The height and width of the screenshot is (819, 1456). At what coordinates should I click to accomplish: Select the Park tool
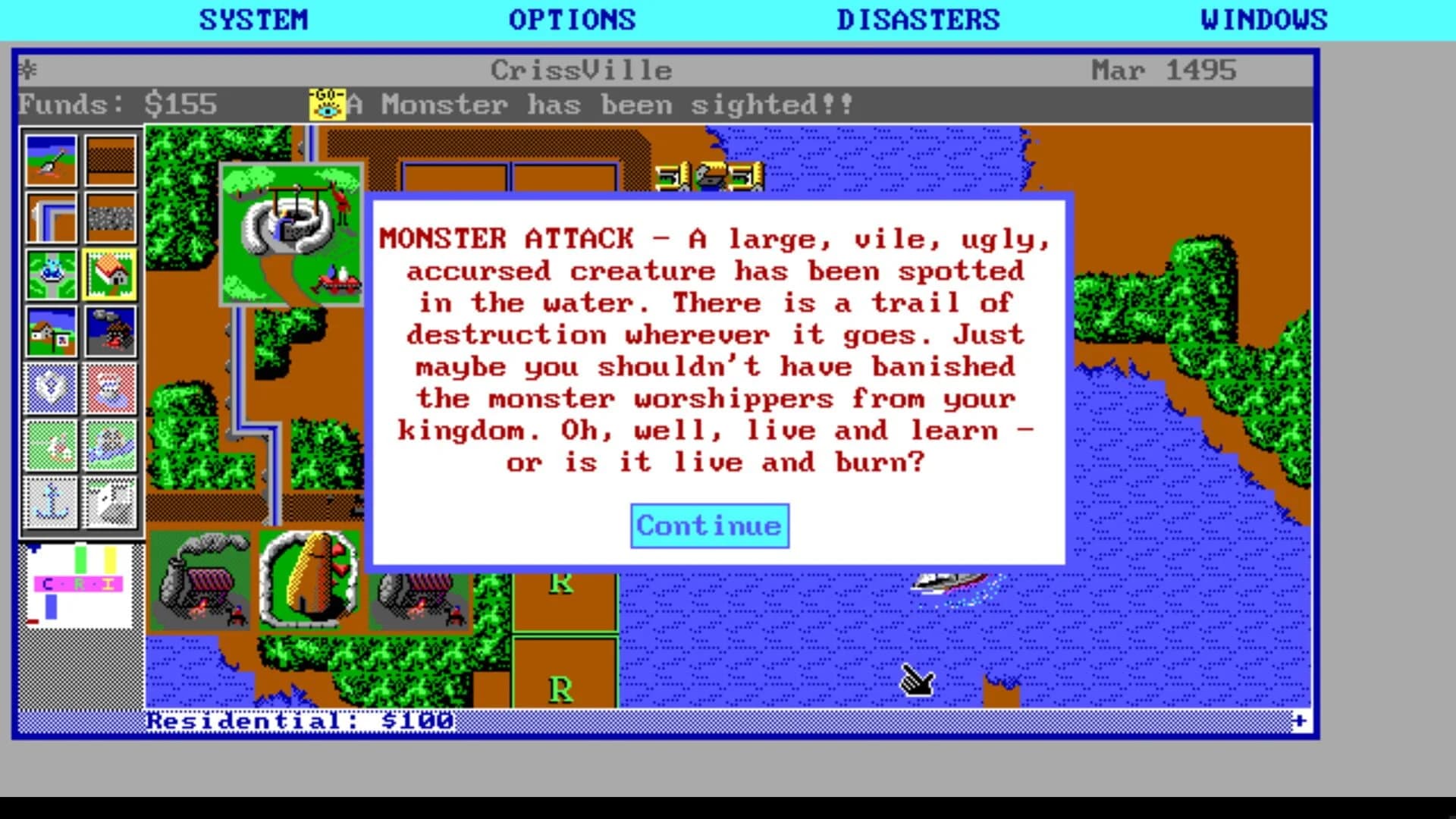[51, 273]
